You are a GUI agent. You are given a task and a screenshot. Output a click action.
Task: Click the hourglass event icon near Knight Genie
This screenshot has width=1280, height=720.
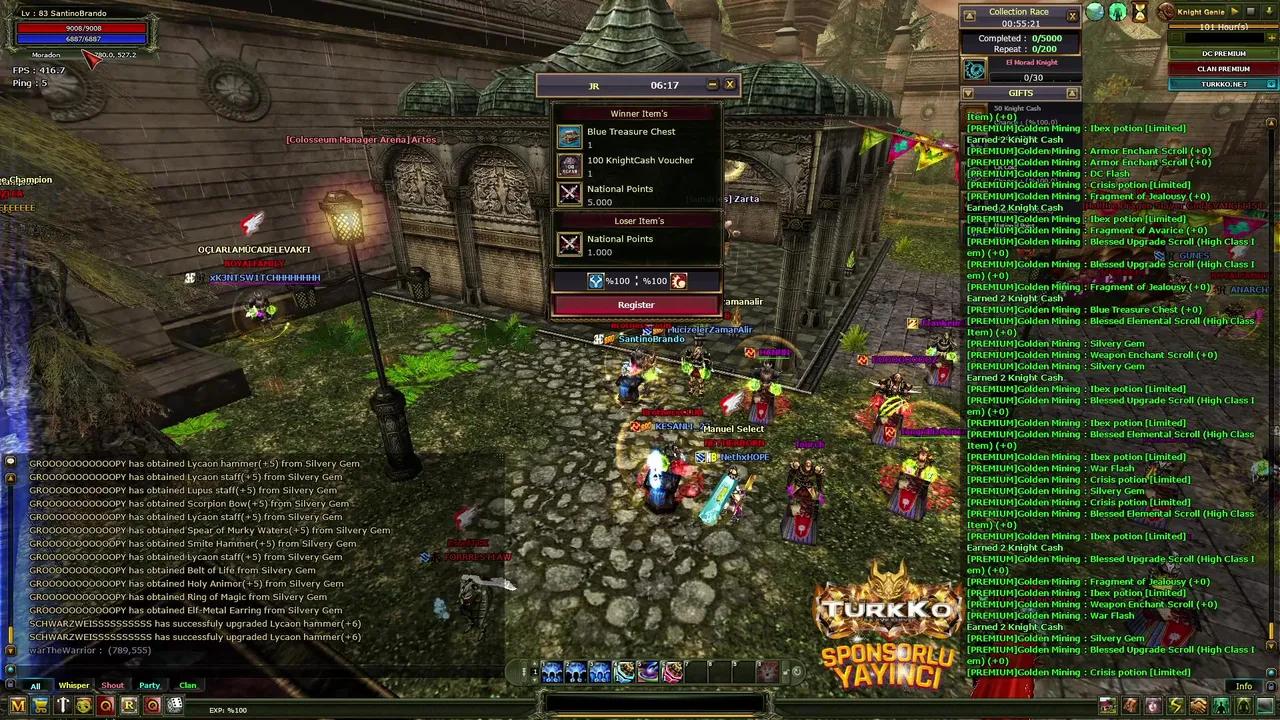[1139, 13]
